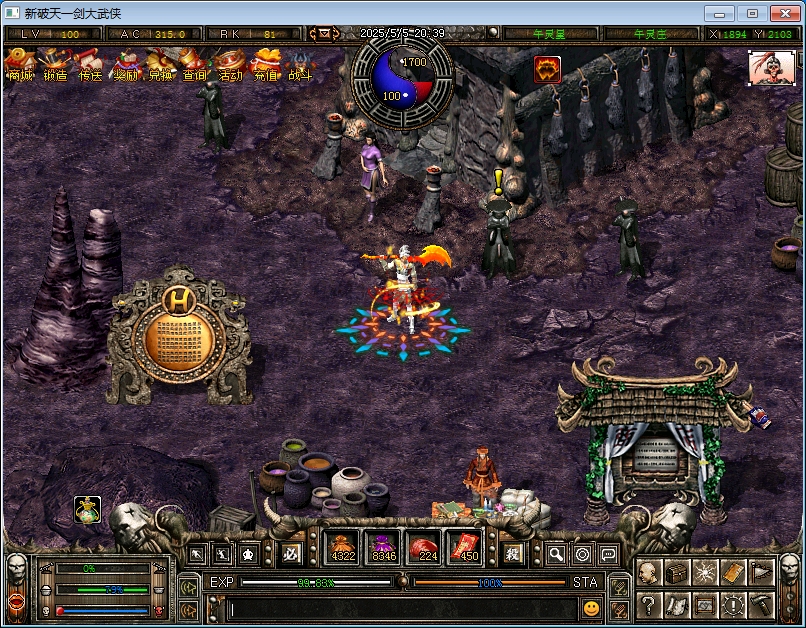
Task: Open the 活动 events menu
Action: (230, 65)
